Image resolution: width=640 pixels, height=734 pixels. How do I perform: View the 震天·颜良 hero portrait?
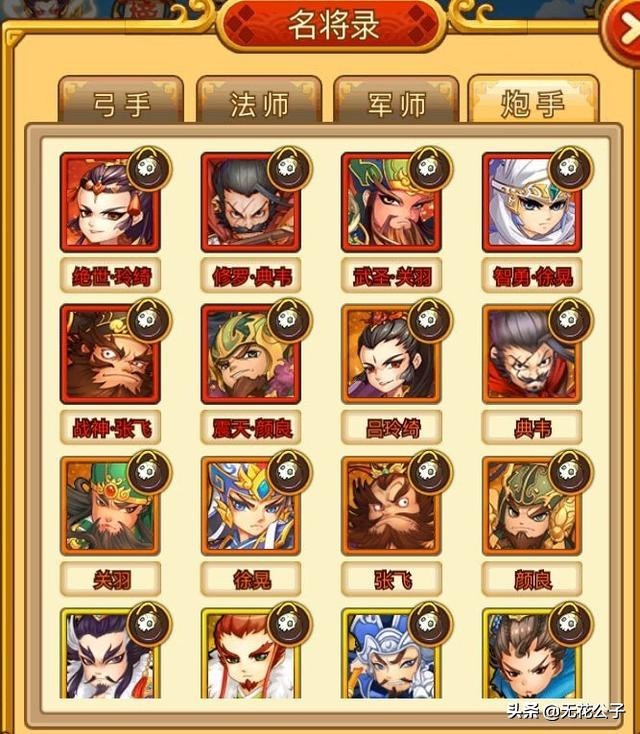(x=248, y=355)
